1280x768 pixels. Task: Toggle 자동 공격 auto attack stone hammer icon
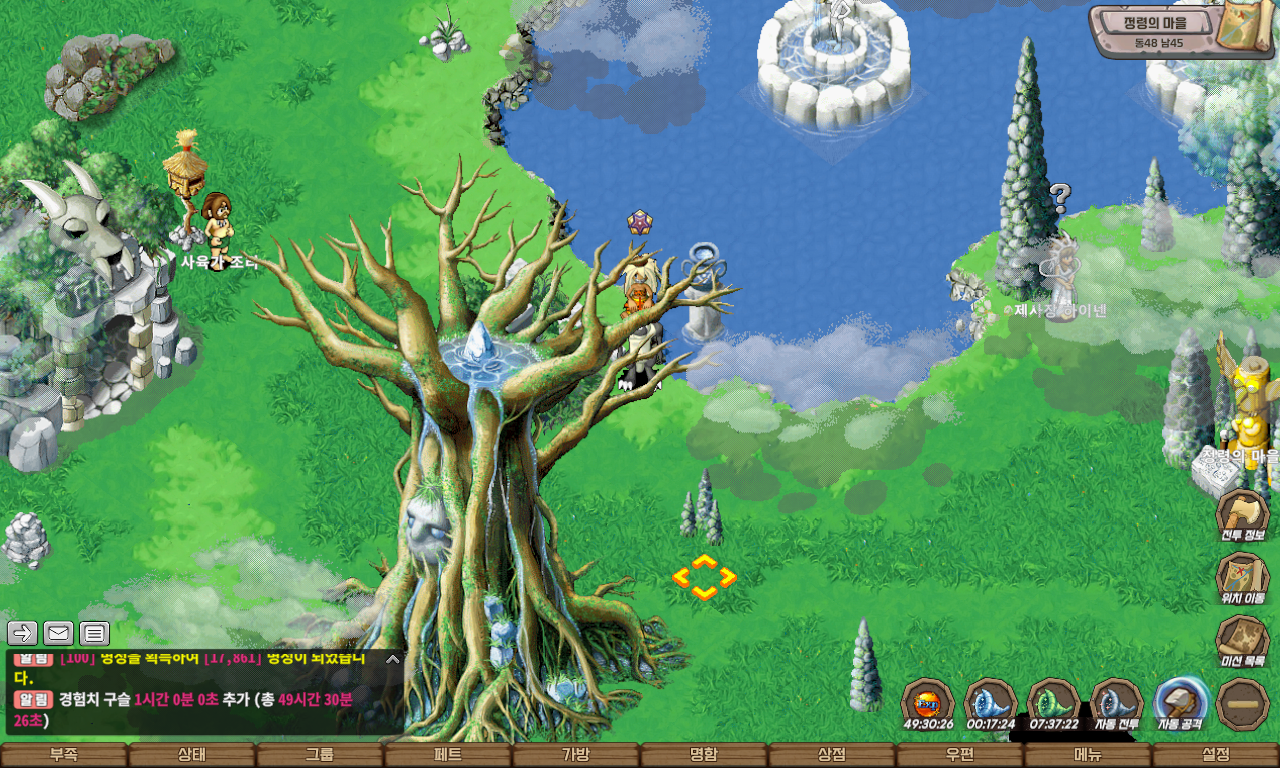coord(1180,702)
